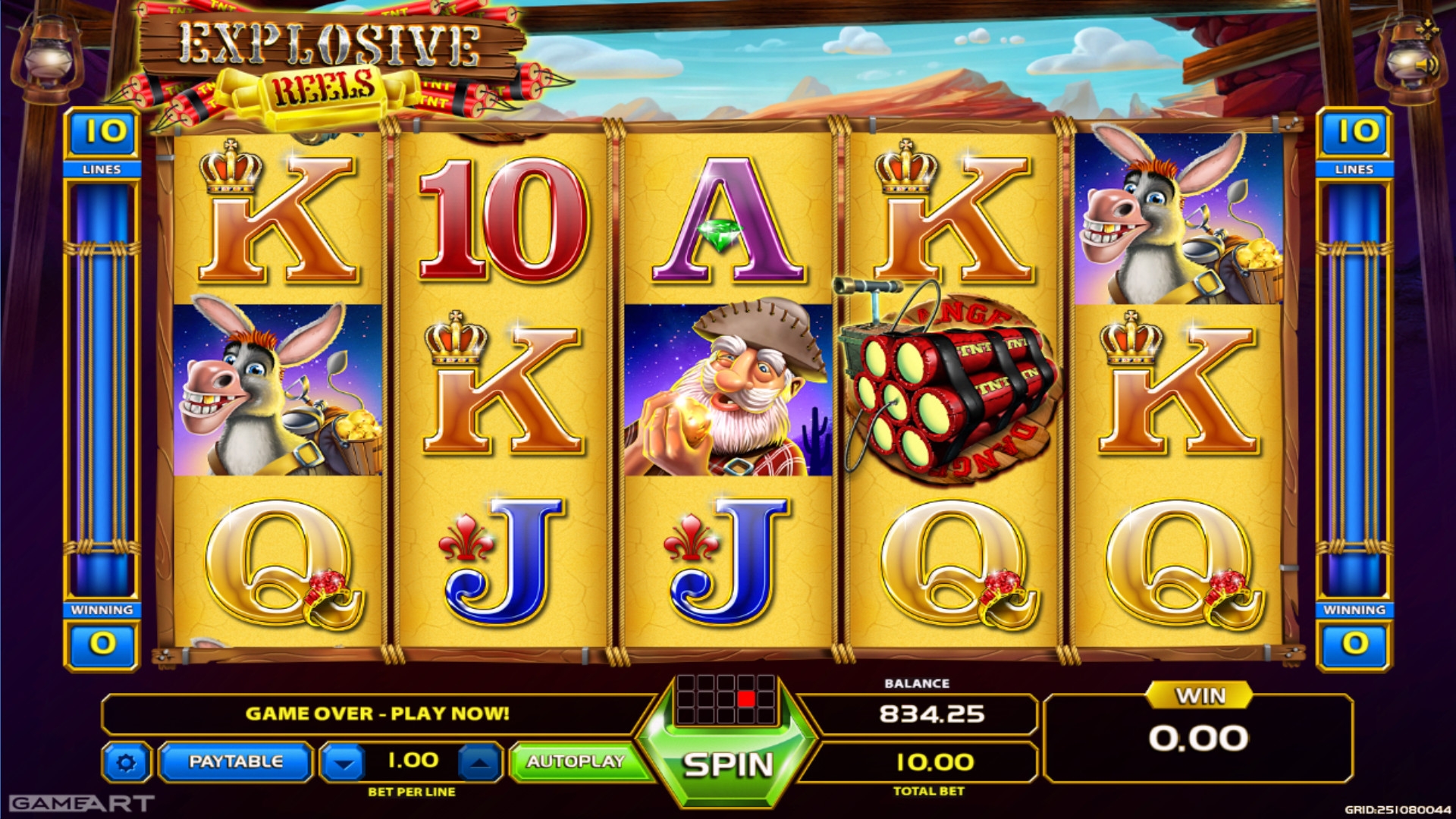This screenshot has height=819, width=1456.
Task: Open the gear settings menu
Action: [x=126, y=762]
